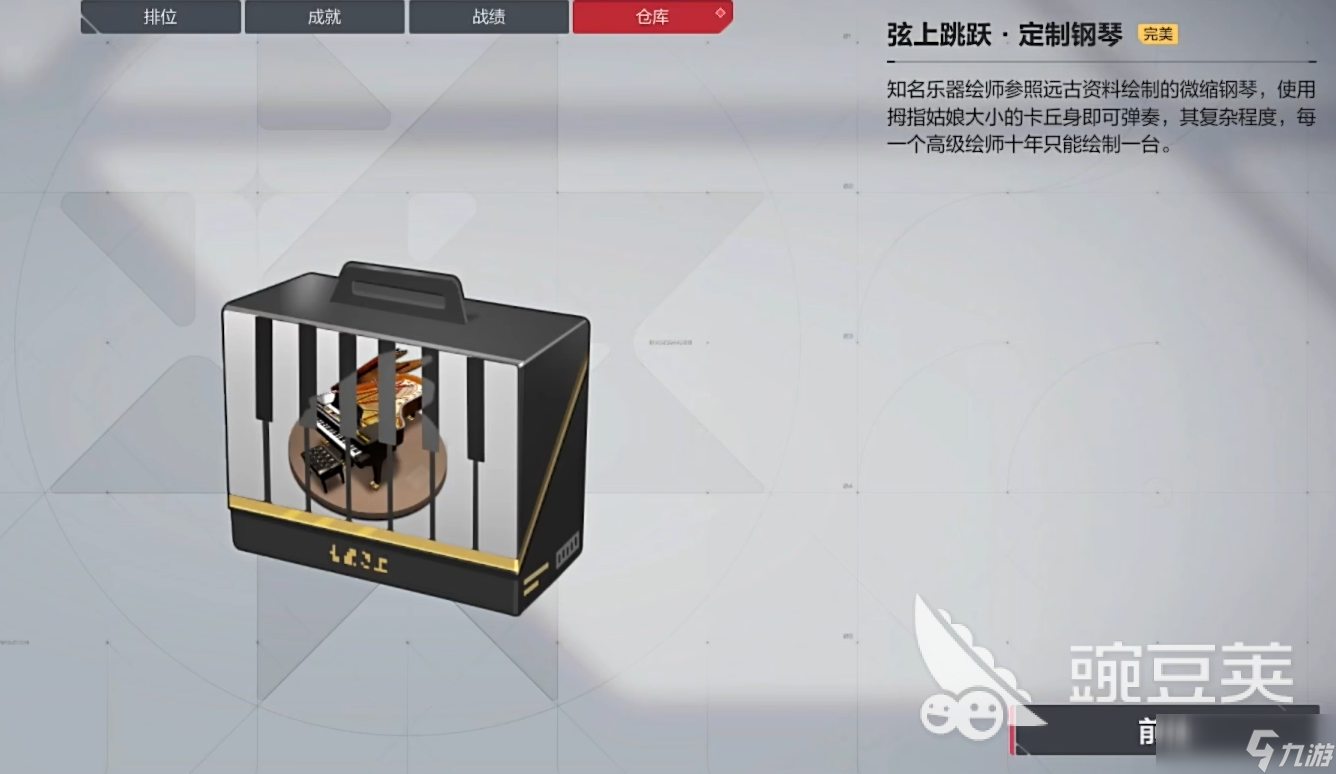Switch to the 排位 tab
This screenshot has height=774, width=1336.
[160, 17]
